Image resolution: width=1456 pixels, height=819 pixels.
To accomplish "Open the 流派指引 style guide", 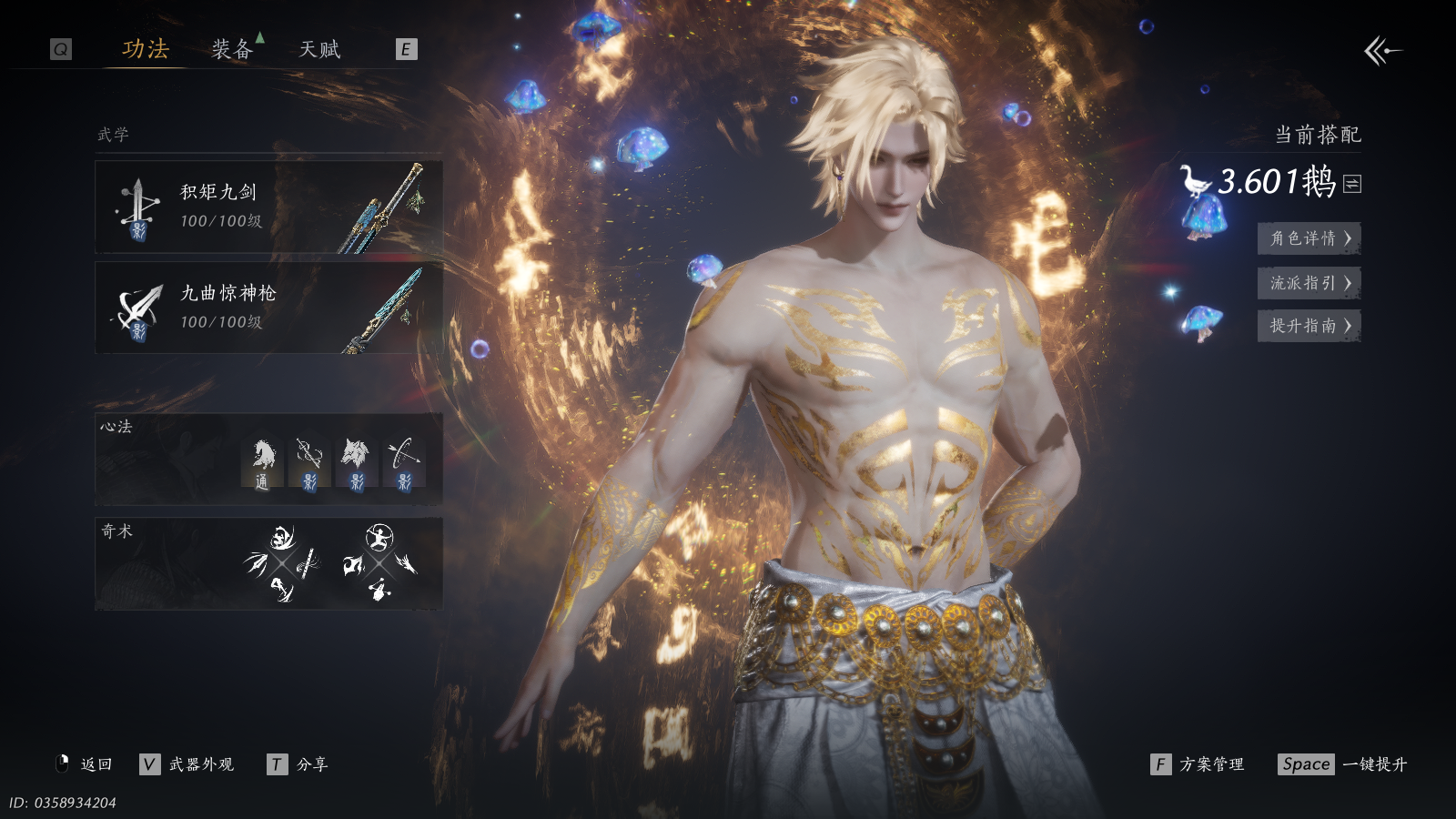I will (x=1309, y=283).
